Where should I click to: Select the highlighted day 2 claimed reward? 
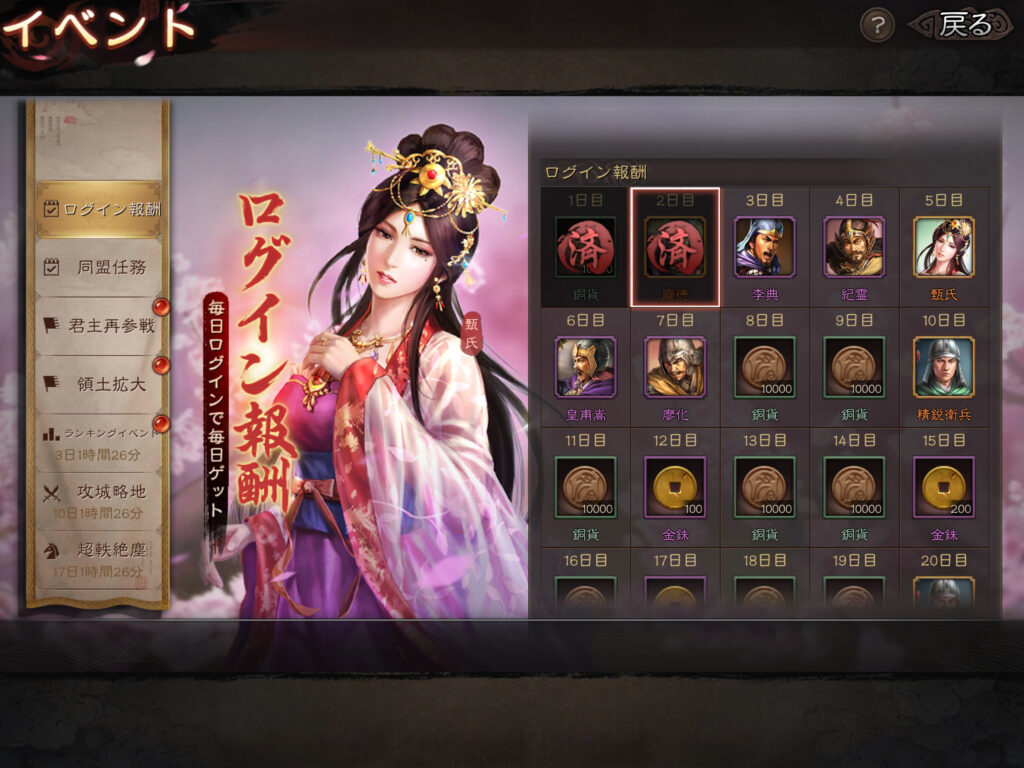675,247
